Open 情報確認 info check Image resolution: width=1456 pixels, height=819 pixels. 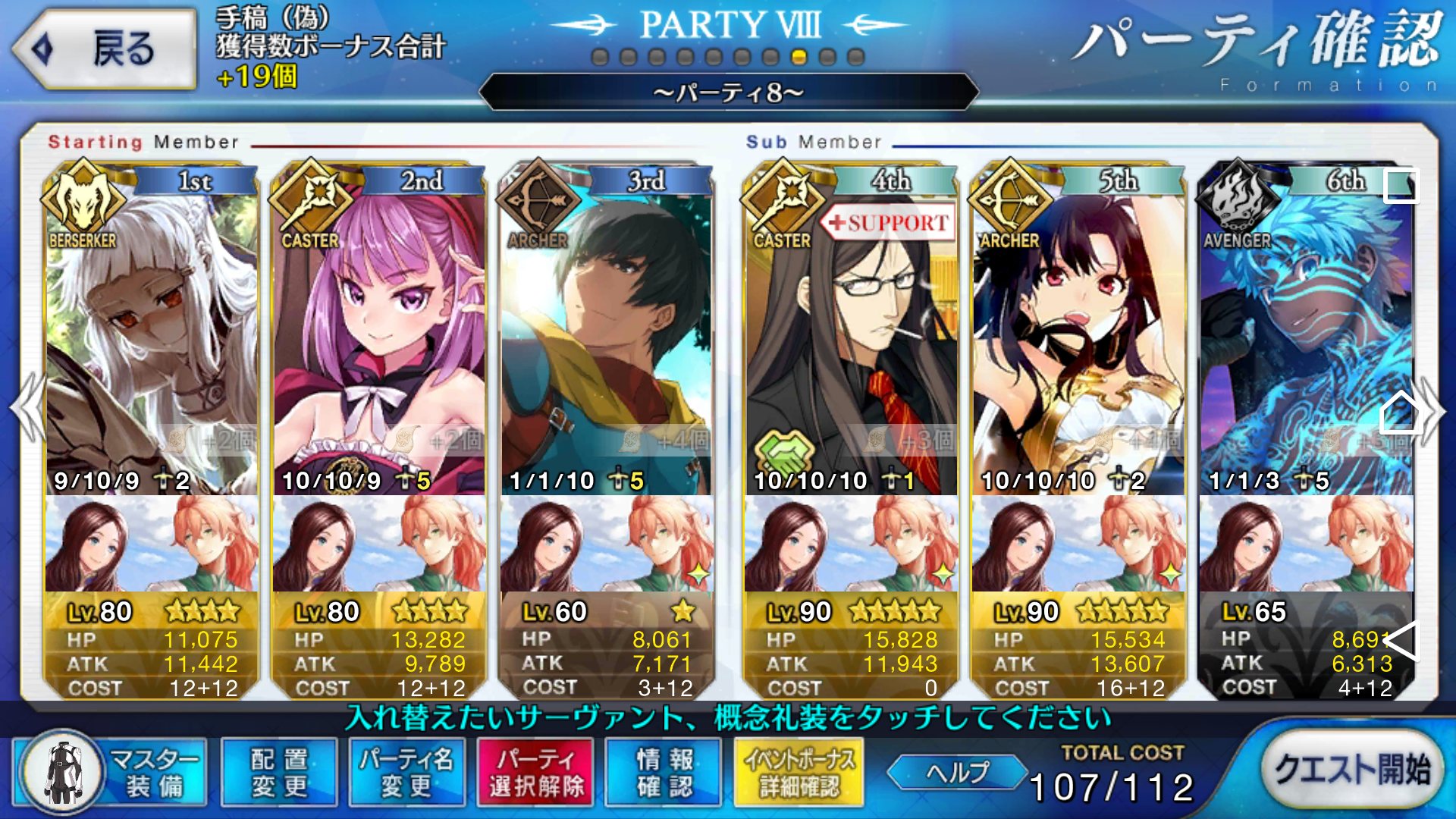664,772
